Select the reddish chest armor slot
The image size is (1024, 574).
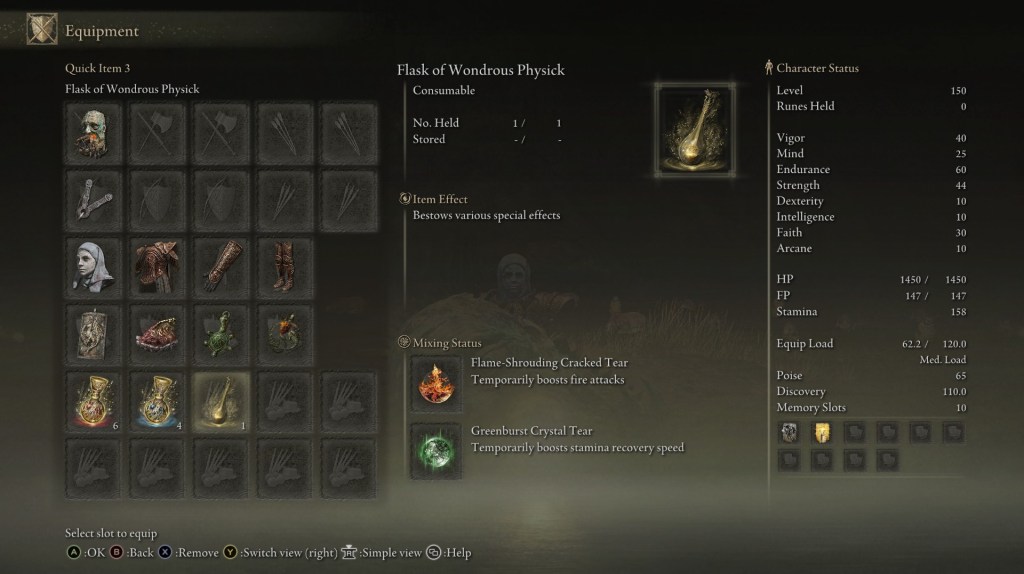(x=157, y=266)
